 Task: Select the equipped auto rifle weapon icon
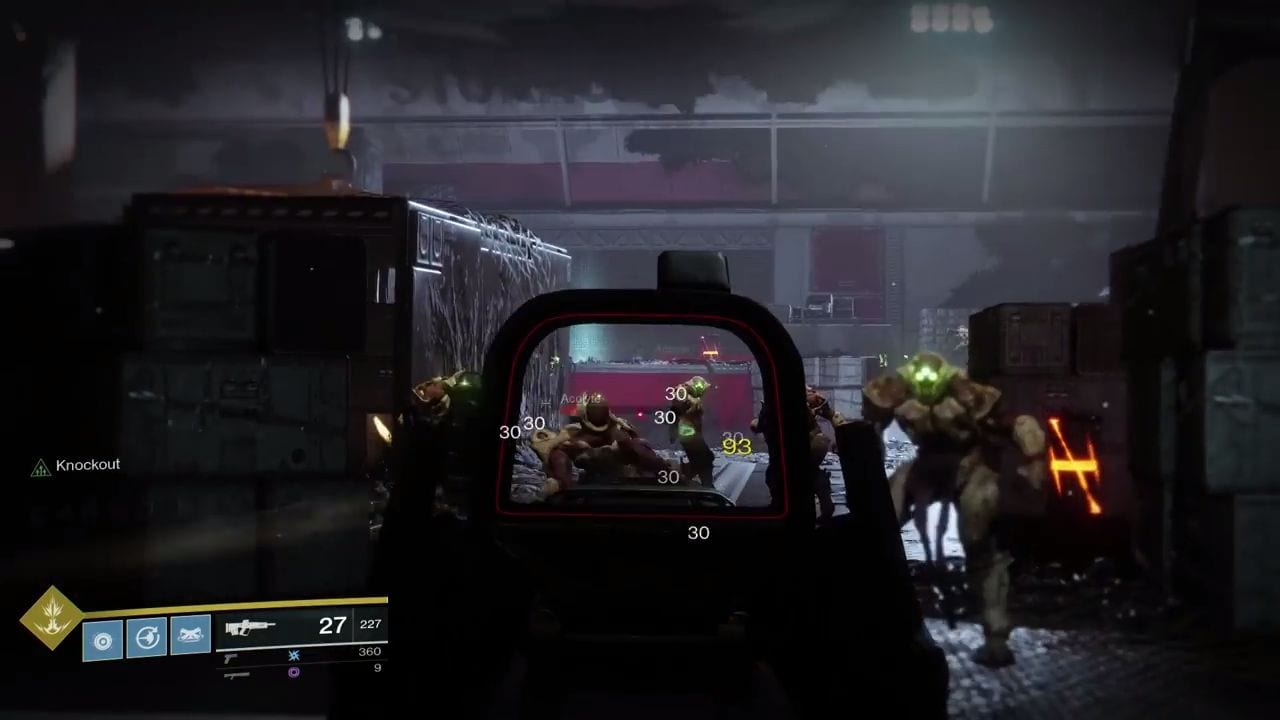(x=250, y=628)
